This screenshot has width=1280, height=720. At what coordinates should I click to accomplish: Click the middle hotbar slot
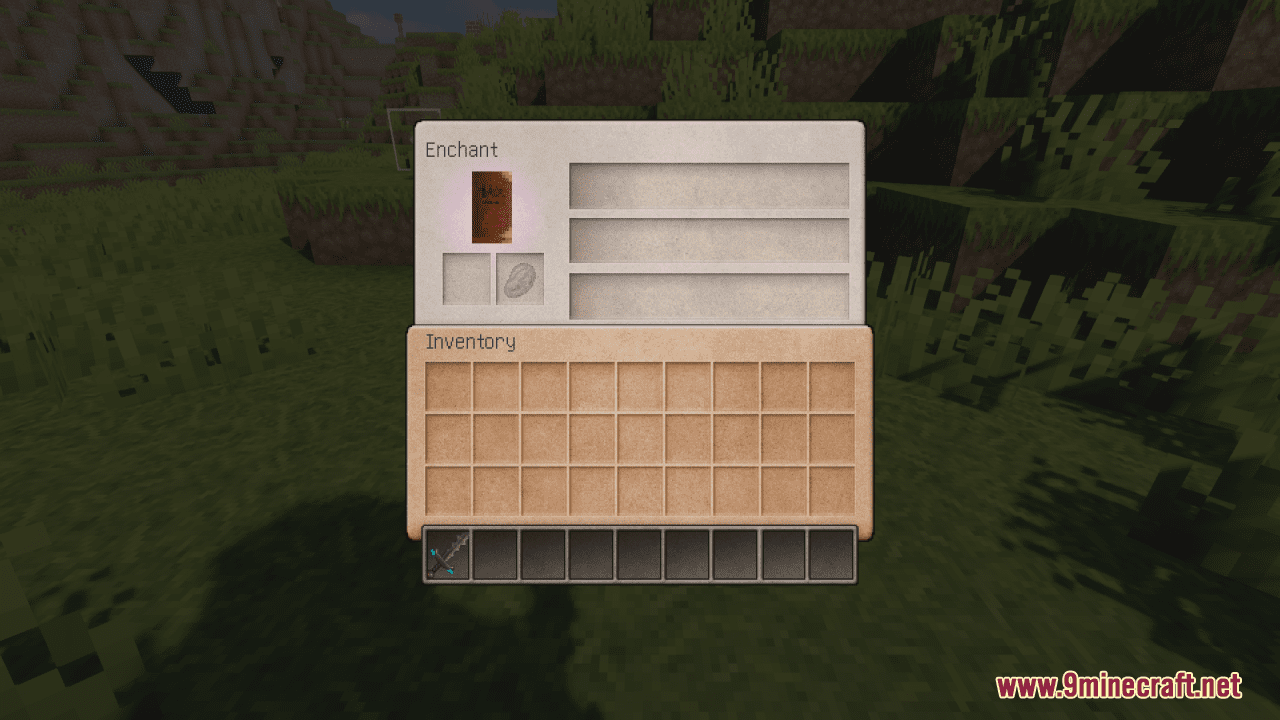point(639,555)
